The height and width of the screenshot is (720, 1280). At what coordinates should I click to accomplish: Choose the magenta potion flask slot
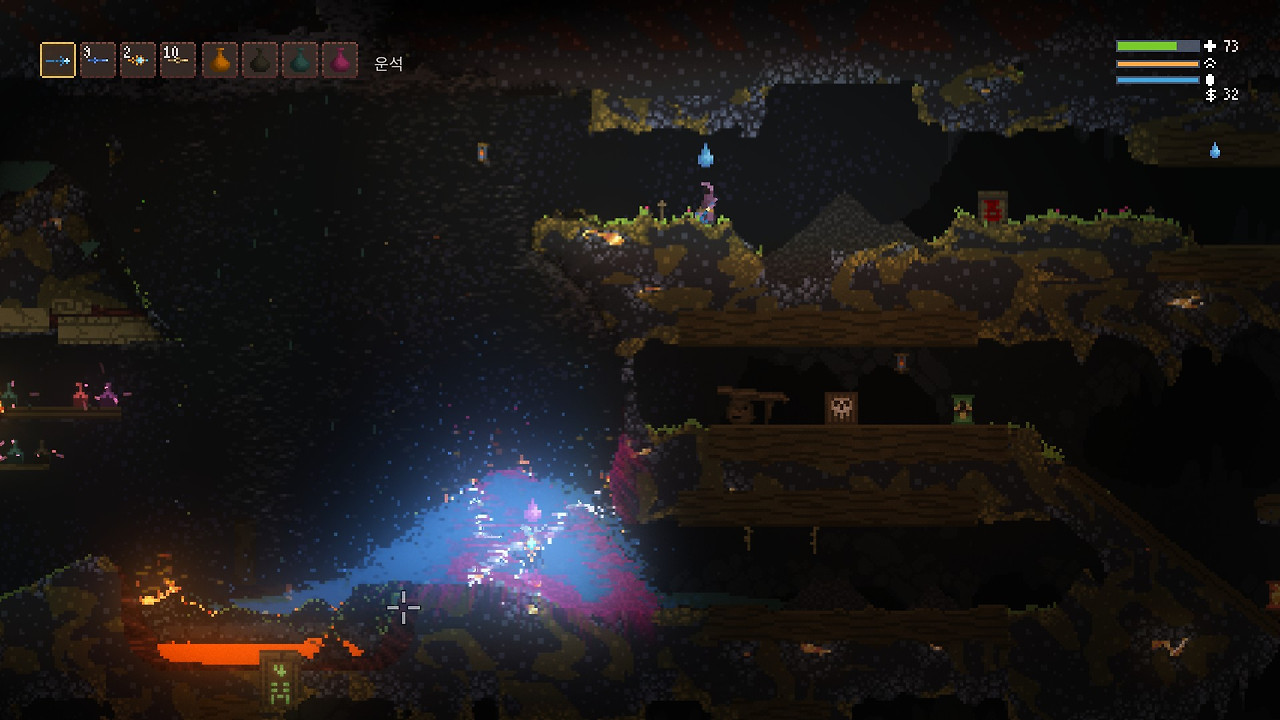tap(340, 60)
